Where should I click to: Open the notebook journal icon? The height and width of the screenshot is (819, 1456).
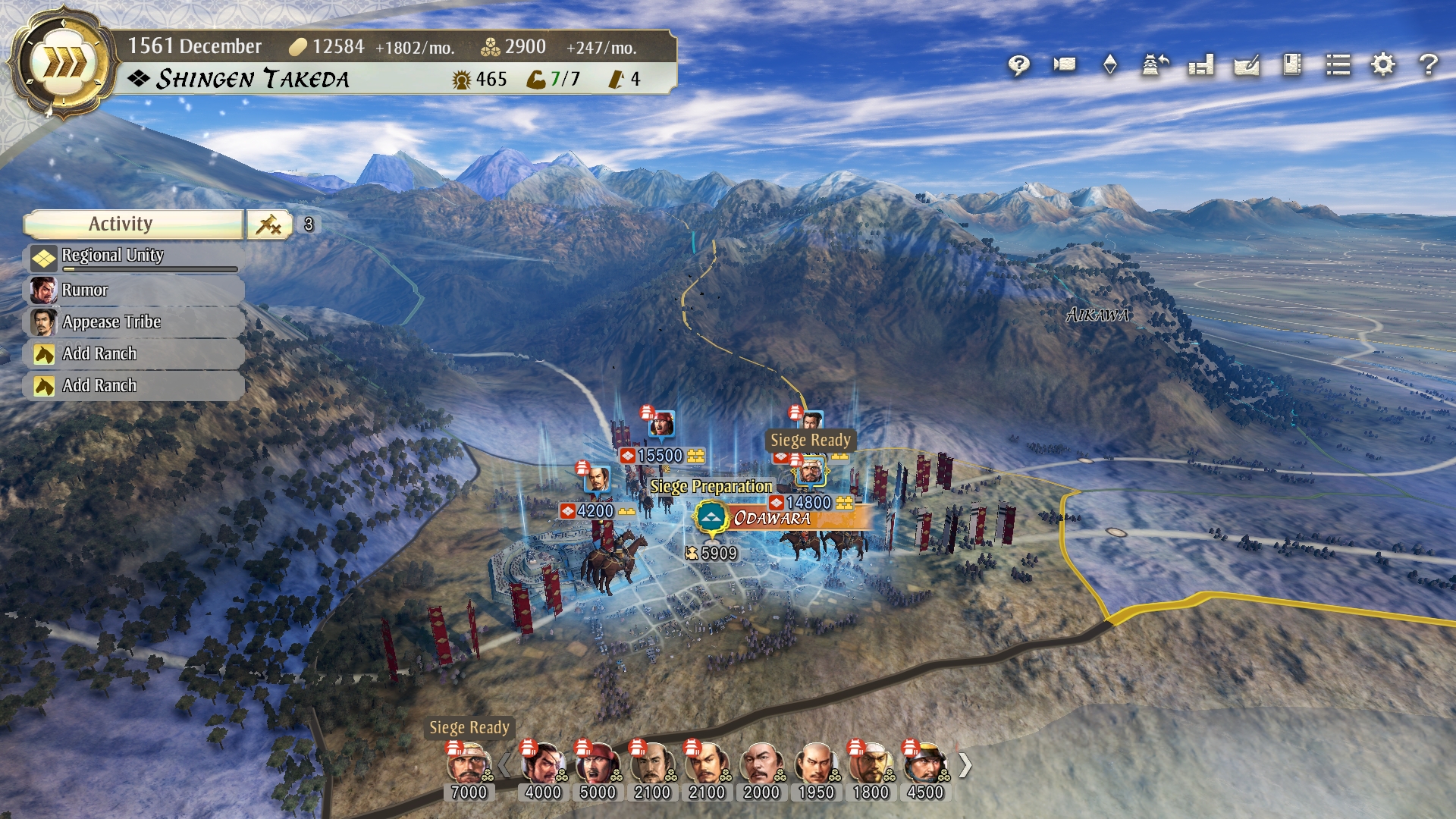click(x=1292, y=65)
